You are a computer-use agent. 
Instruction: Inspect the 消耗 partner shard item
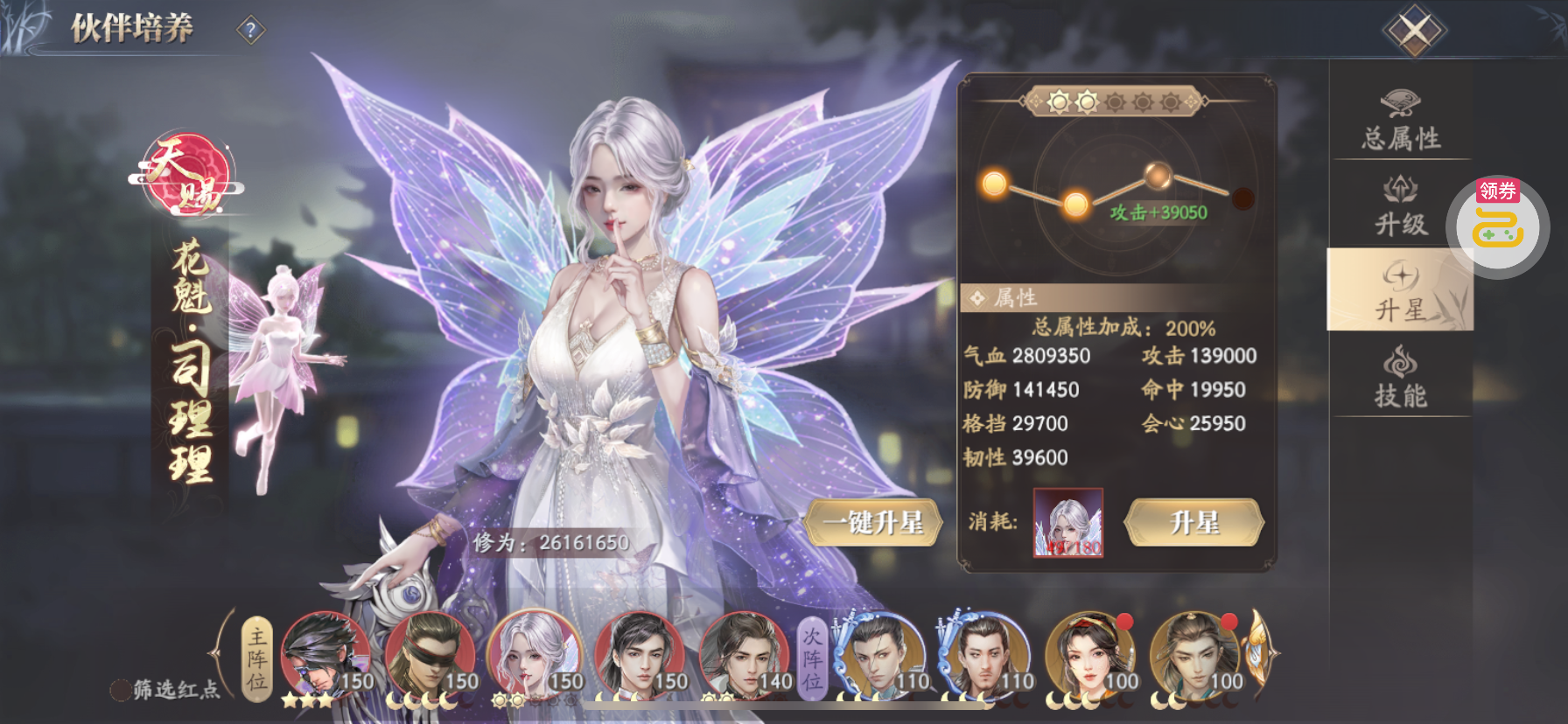click(x=1068, y=523)
